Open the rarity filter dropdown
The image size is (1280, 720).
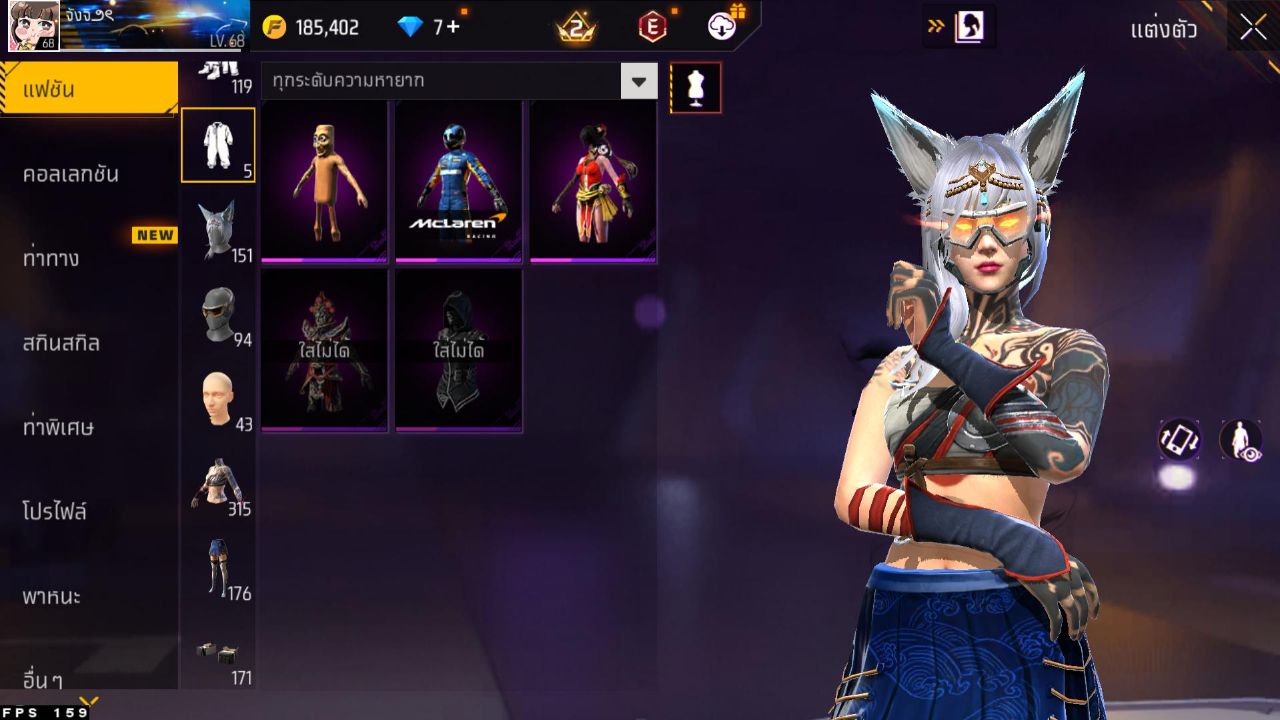(639, 81)
